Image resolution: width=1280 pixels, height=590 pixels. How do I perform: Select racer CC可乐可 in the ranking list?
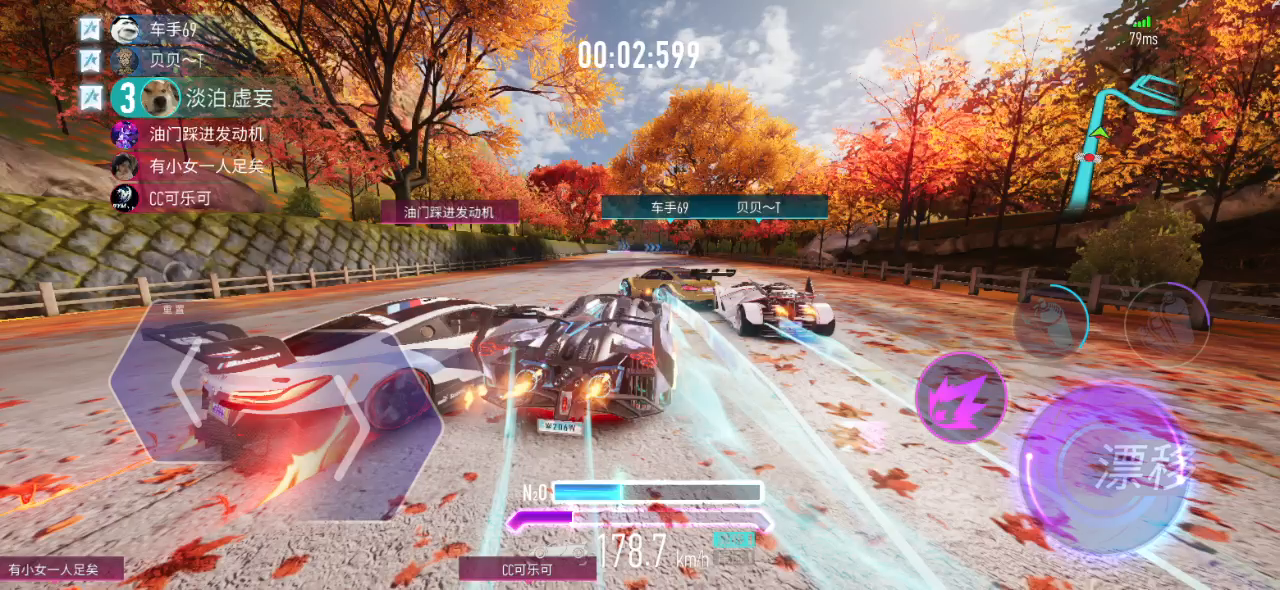[180, 198]
